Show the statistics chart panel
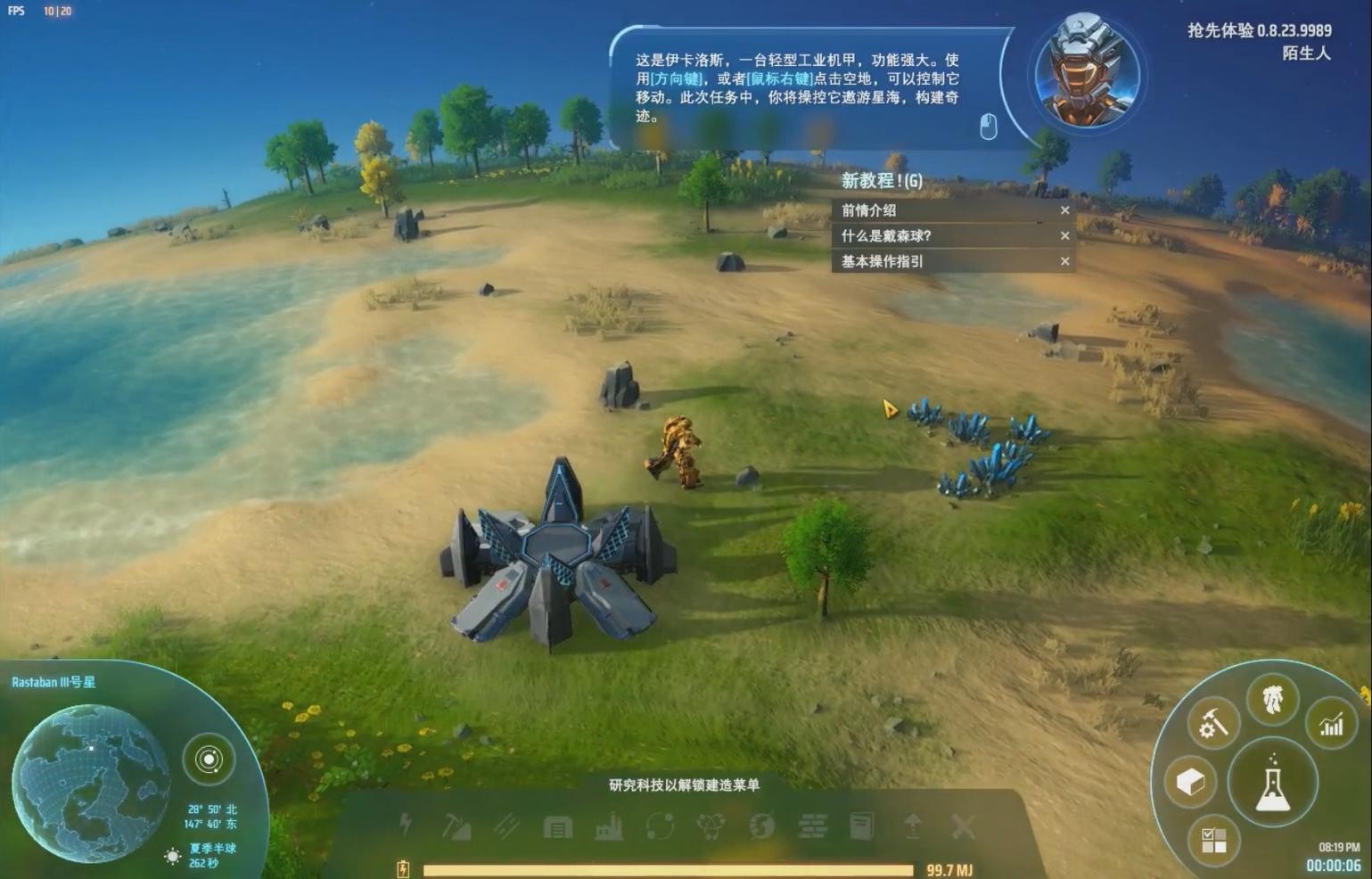1372x879 pixels. coord(1331,723)
